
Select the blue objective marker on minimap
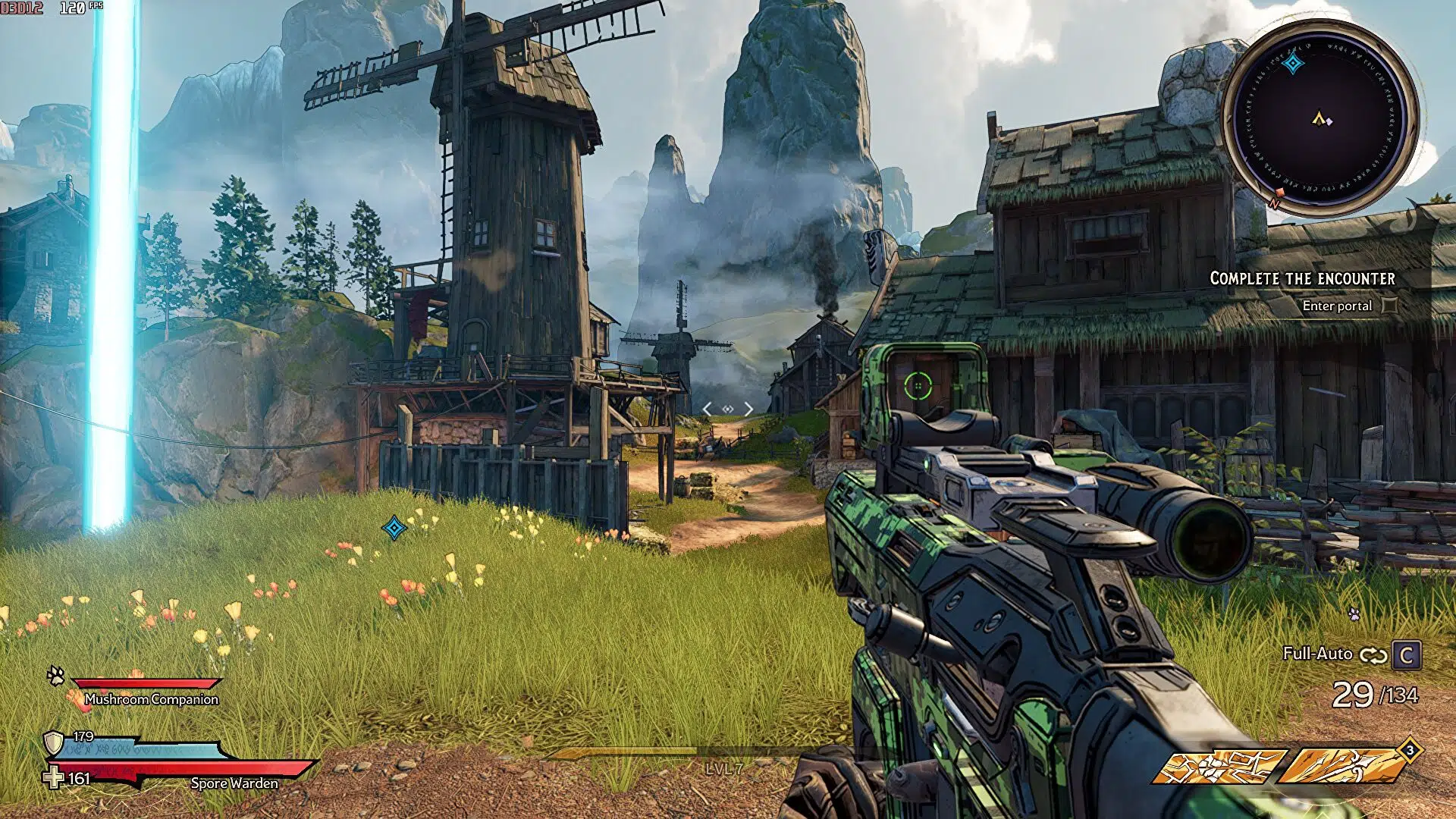tap(1292, 64)
